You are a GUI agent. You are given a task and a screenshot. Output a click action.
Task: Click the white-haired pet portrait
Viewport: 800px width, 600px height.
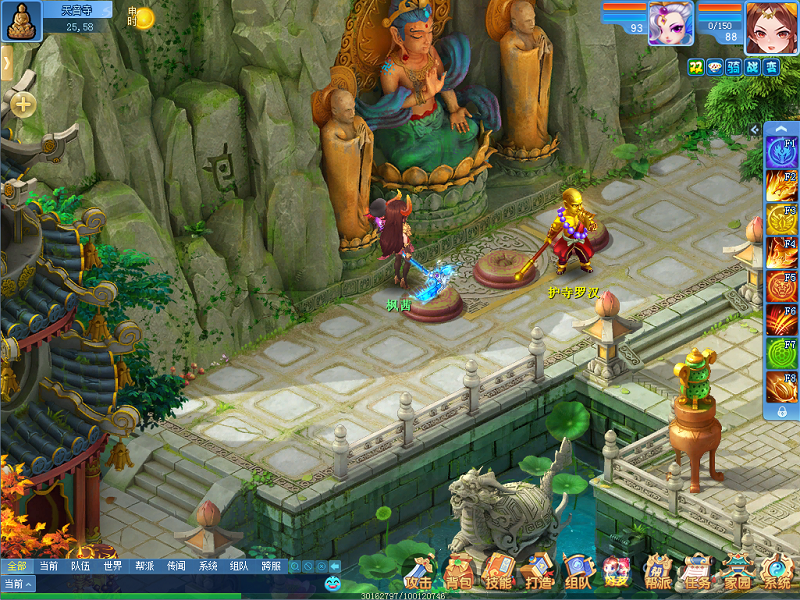click(x=670, y=24)
